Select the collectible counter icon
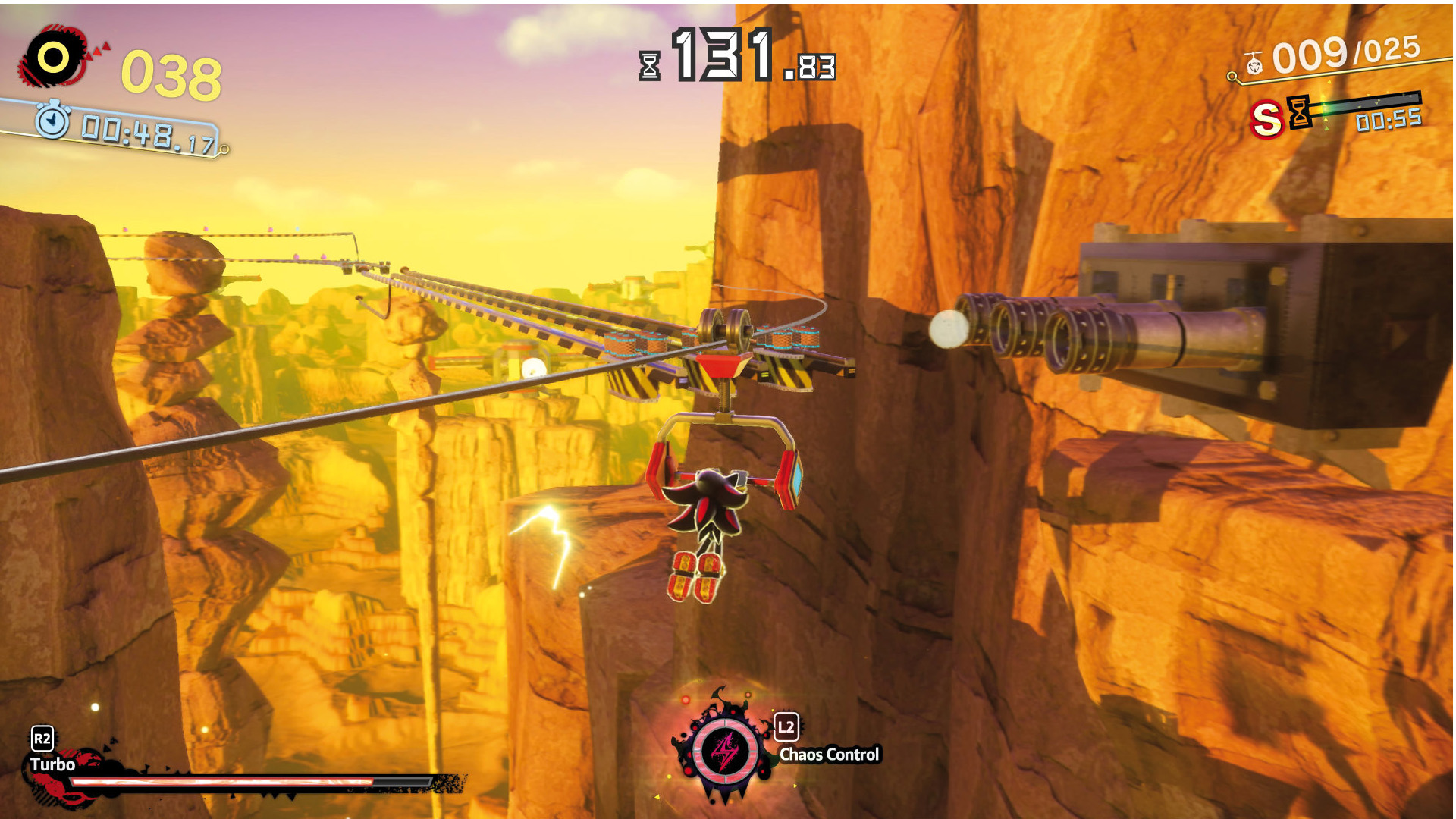Image resolution: width=1456 pixels, height=819 pixels. pos(1254,64)
